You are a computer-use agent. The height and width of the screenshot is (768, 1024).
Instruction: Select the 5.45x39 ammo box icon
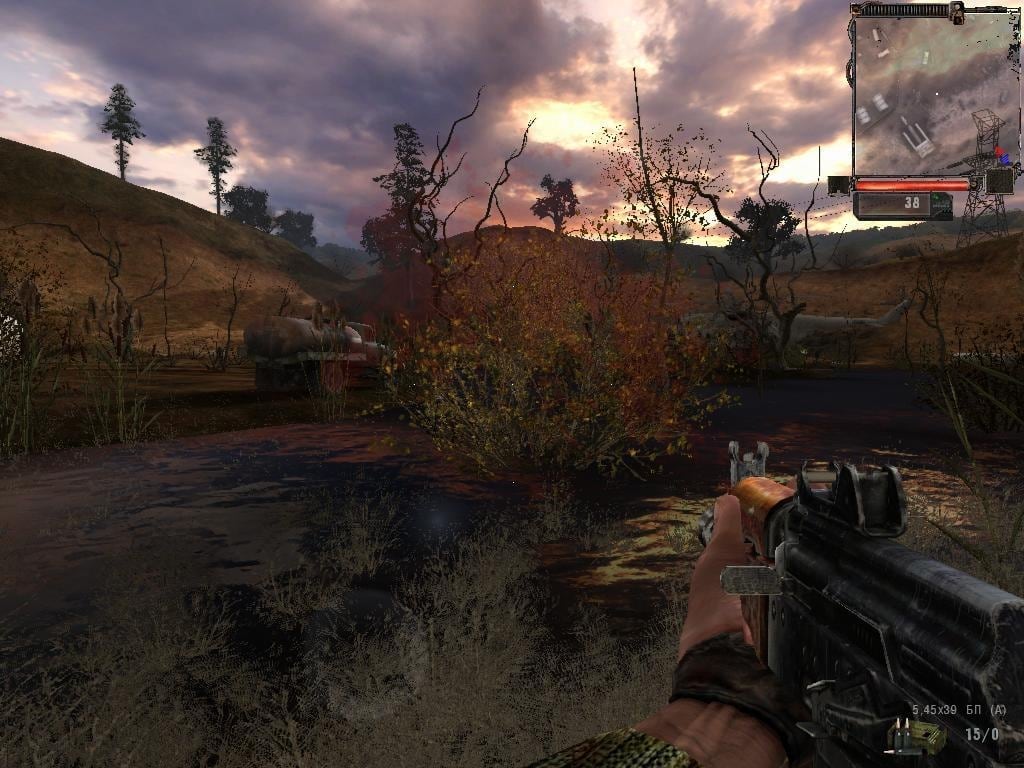(916, 736)
